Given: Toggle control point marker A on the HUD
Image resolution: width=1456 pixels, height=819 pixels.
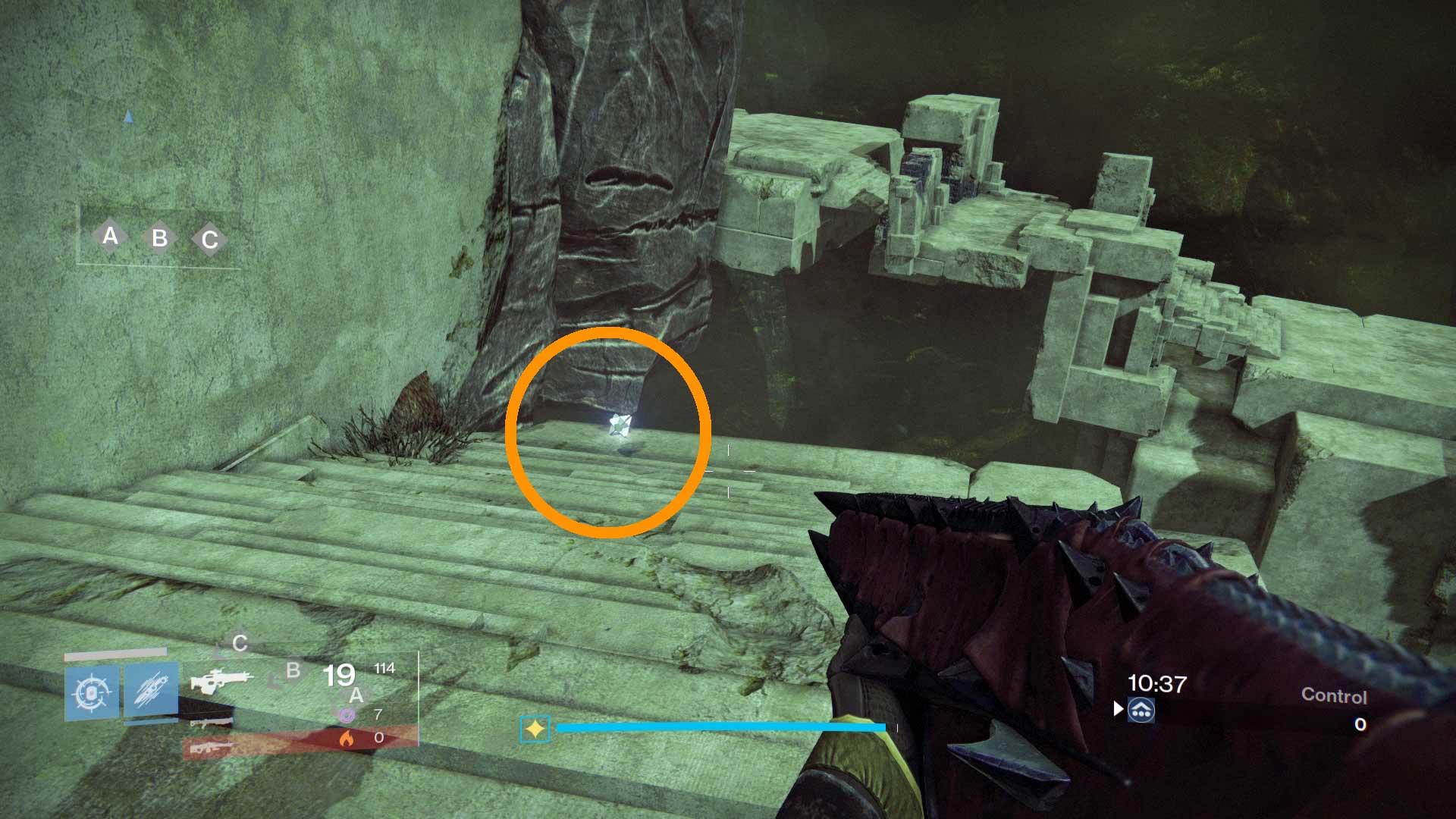Looking at the screenshot, I should 110,237.
